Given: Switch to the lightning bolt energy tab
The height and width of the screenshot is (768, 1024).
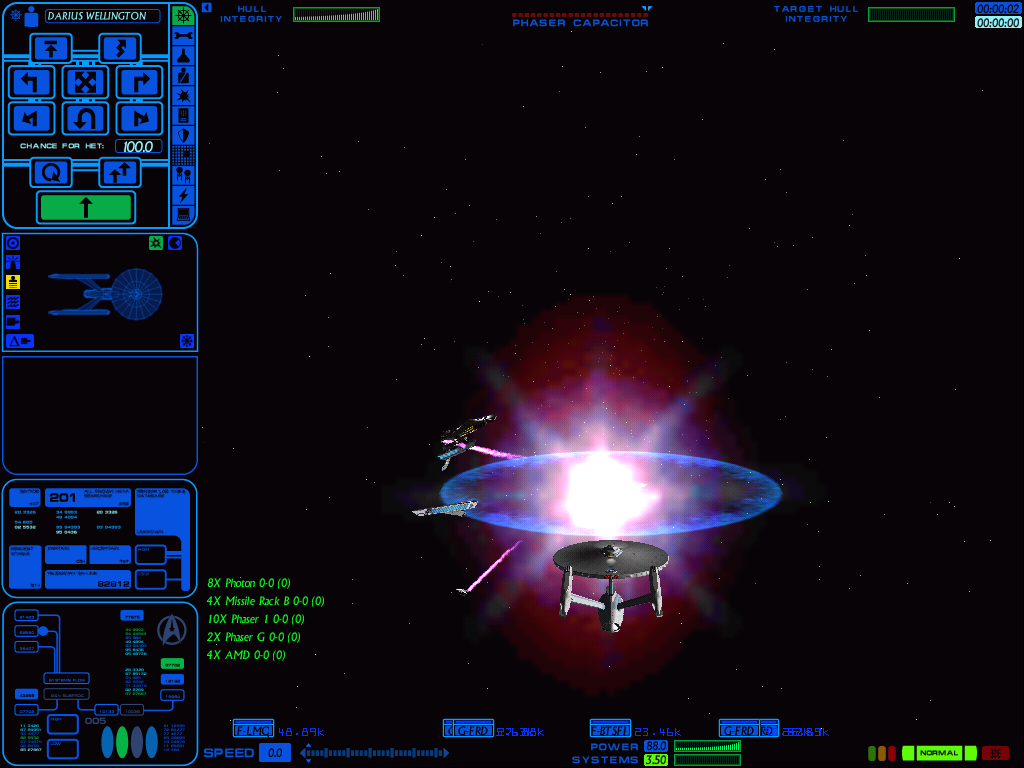Looking at the screenshot, I should point(183,195).
